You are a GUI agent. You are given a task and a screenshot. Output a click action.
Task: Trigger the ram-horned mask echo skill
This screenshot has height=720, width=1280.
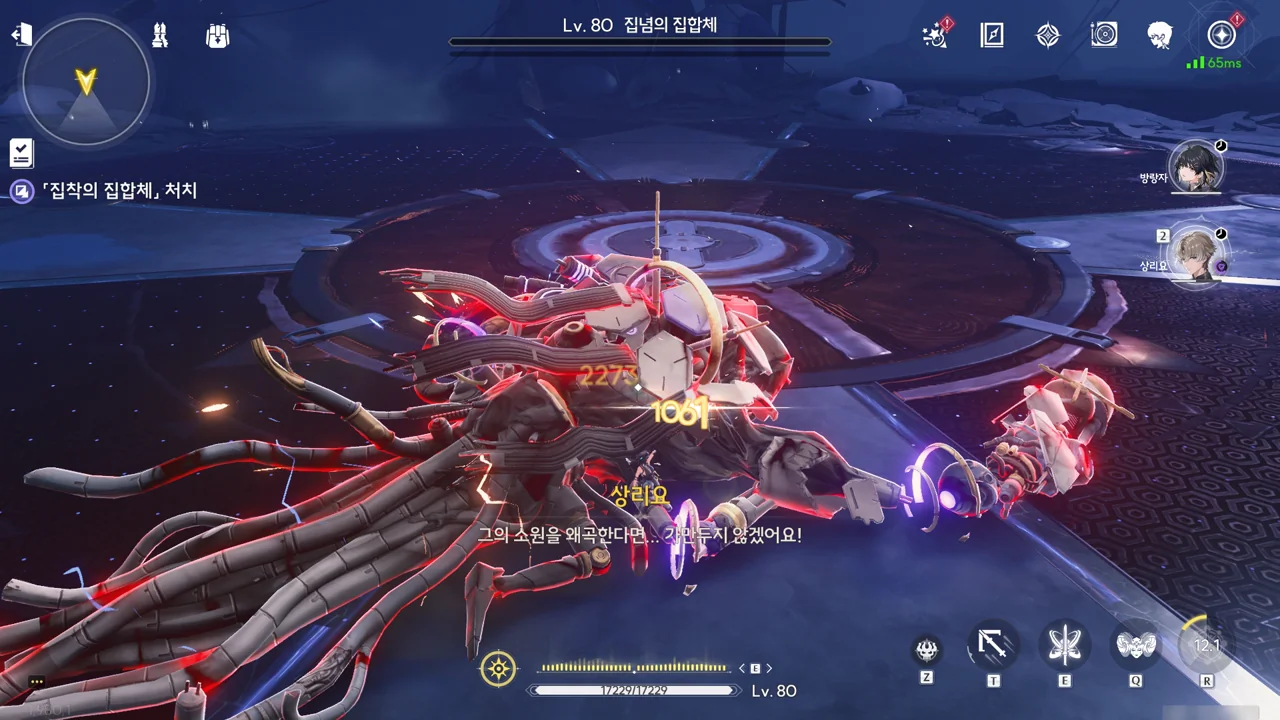(x=1136, y=645)
